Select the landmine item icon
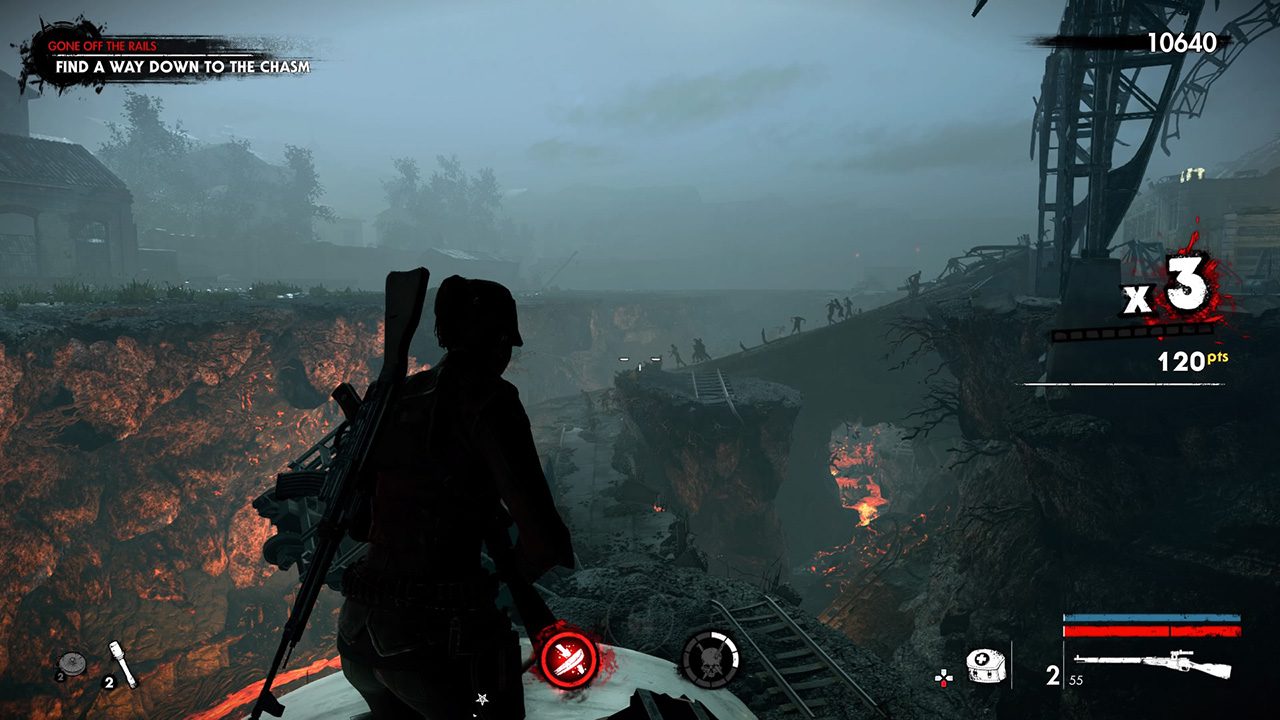Screen dimensions: 1280x720 click(x=71, y=664)
